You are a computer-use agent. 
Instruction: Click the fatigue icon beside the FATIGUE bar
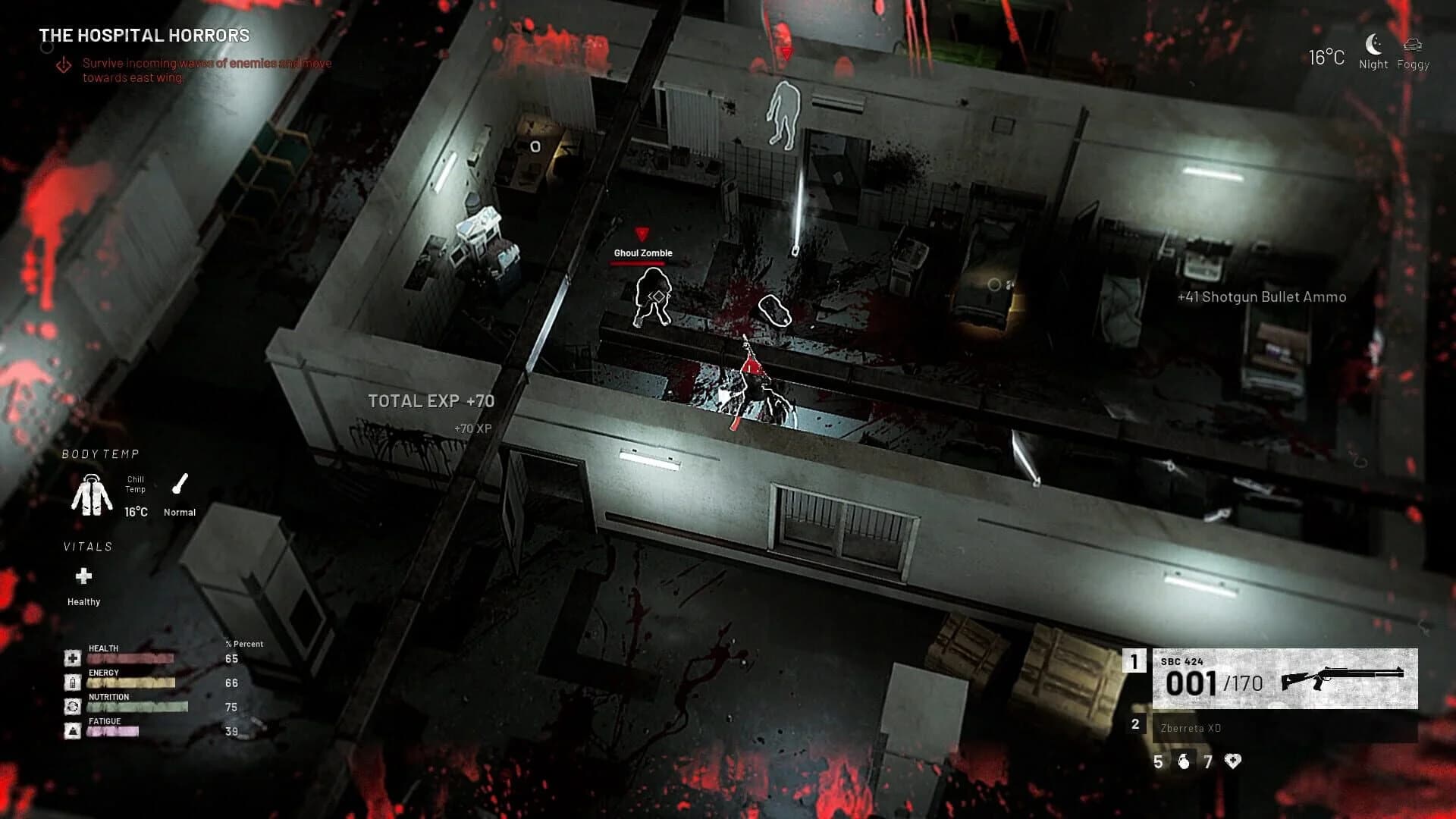[73, 730]
